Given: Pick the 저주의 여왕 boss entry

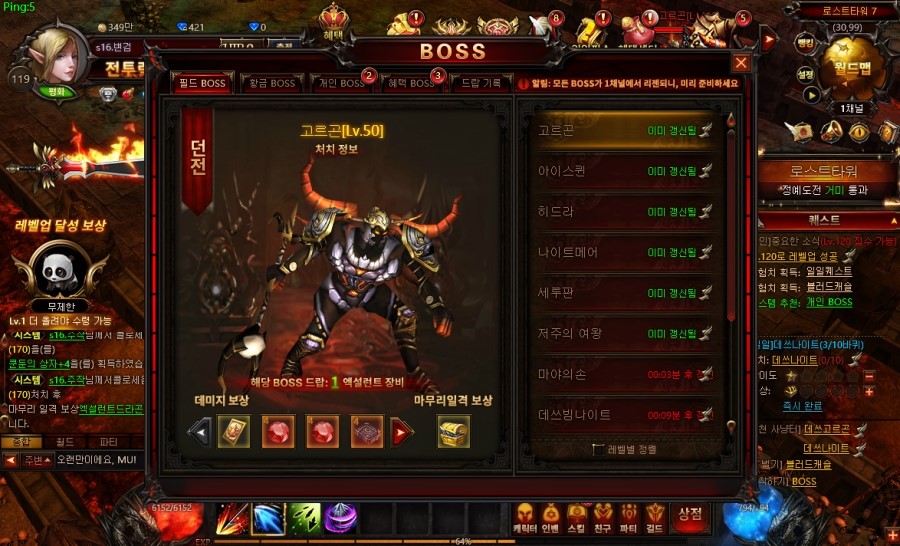Looking at the screenshot, I should (620, 333).
